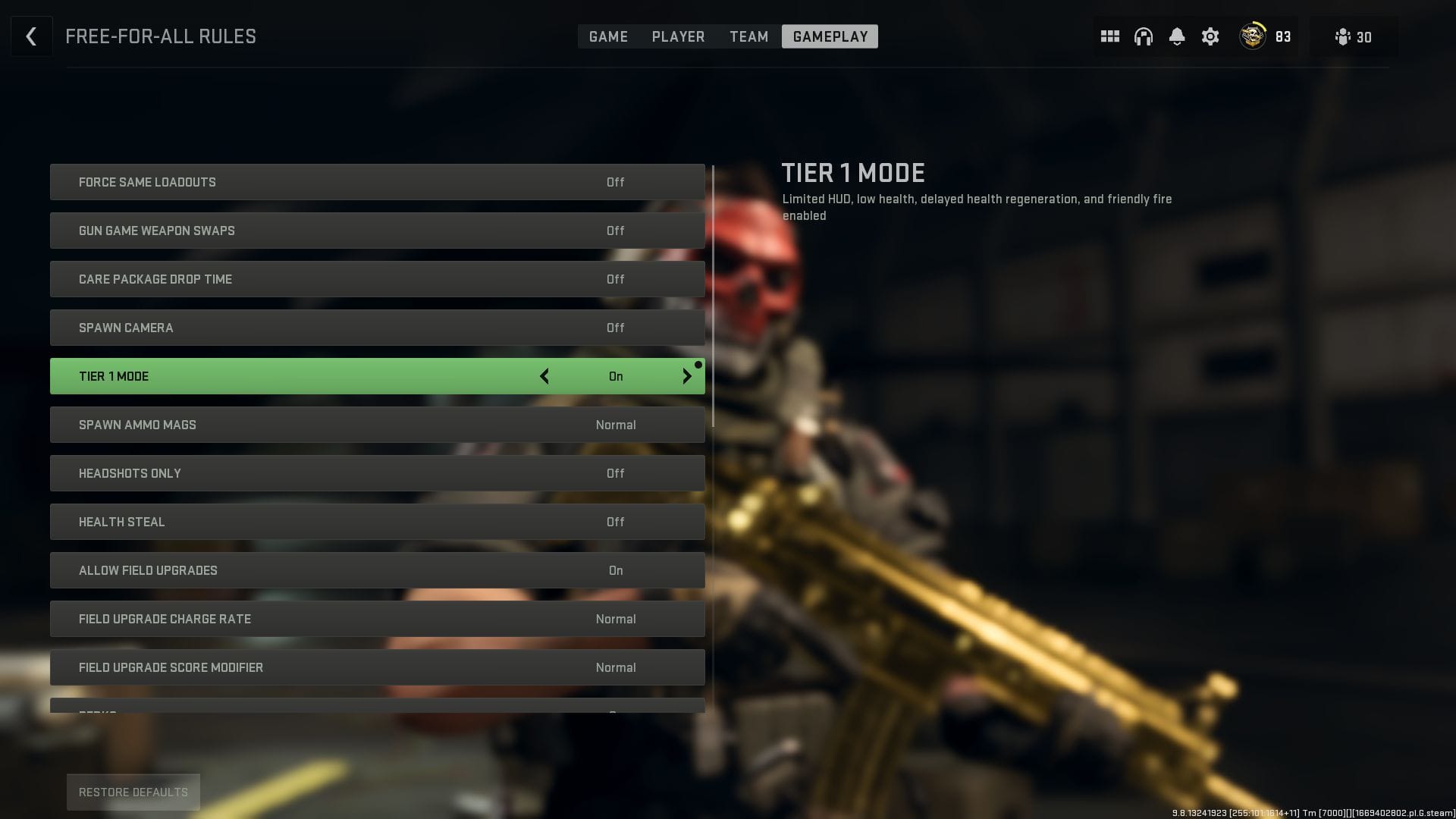Open the voice chat headset options
1456x819 pixels.
pyautogui.click(x=1143, y=36)
